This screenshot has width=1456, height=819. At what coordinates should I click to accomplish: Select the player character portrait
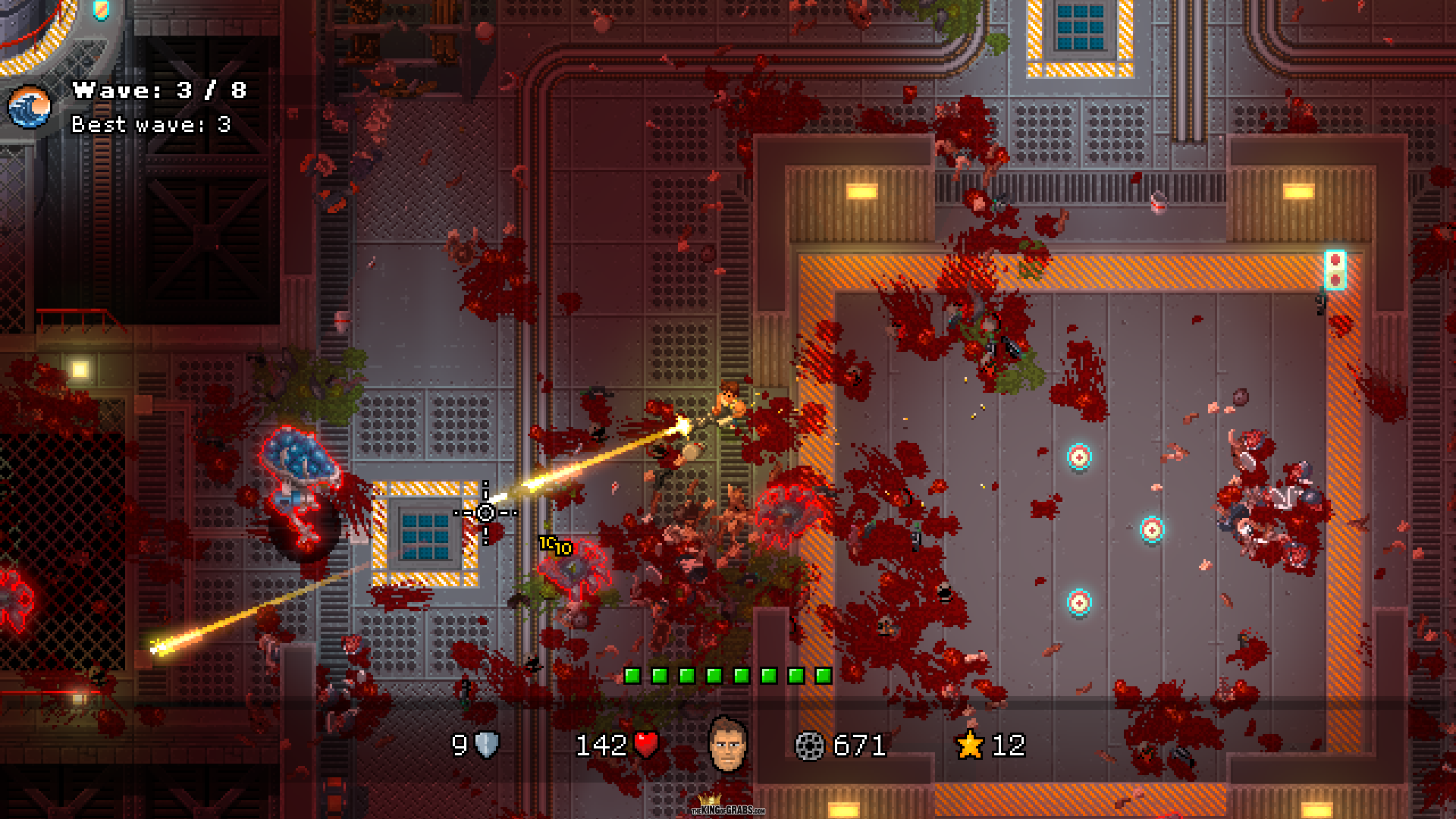[x=727, y=744]
